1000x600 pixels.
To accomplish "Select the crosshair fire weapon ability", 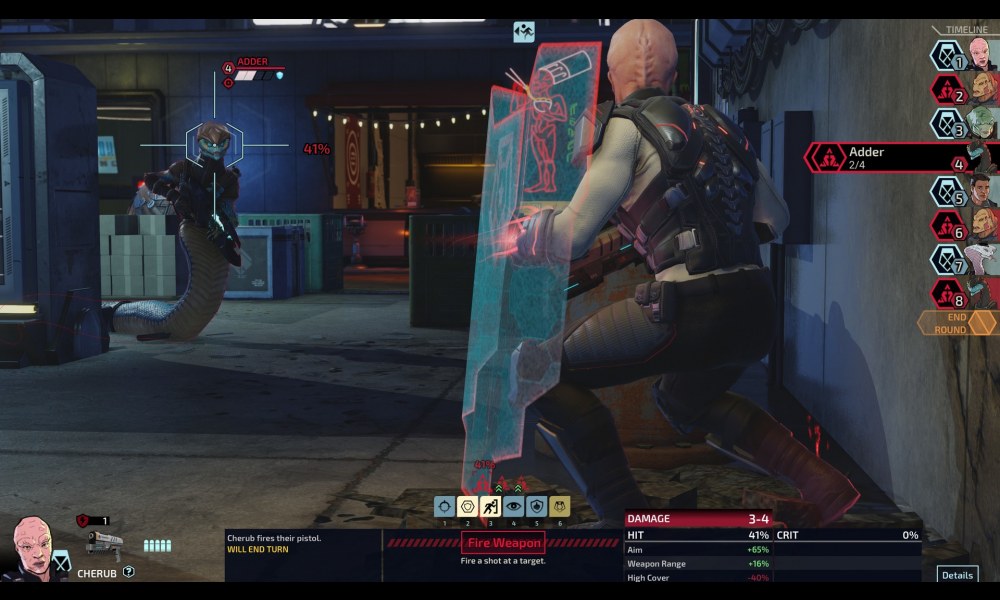I will click(444, 507).
